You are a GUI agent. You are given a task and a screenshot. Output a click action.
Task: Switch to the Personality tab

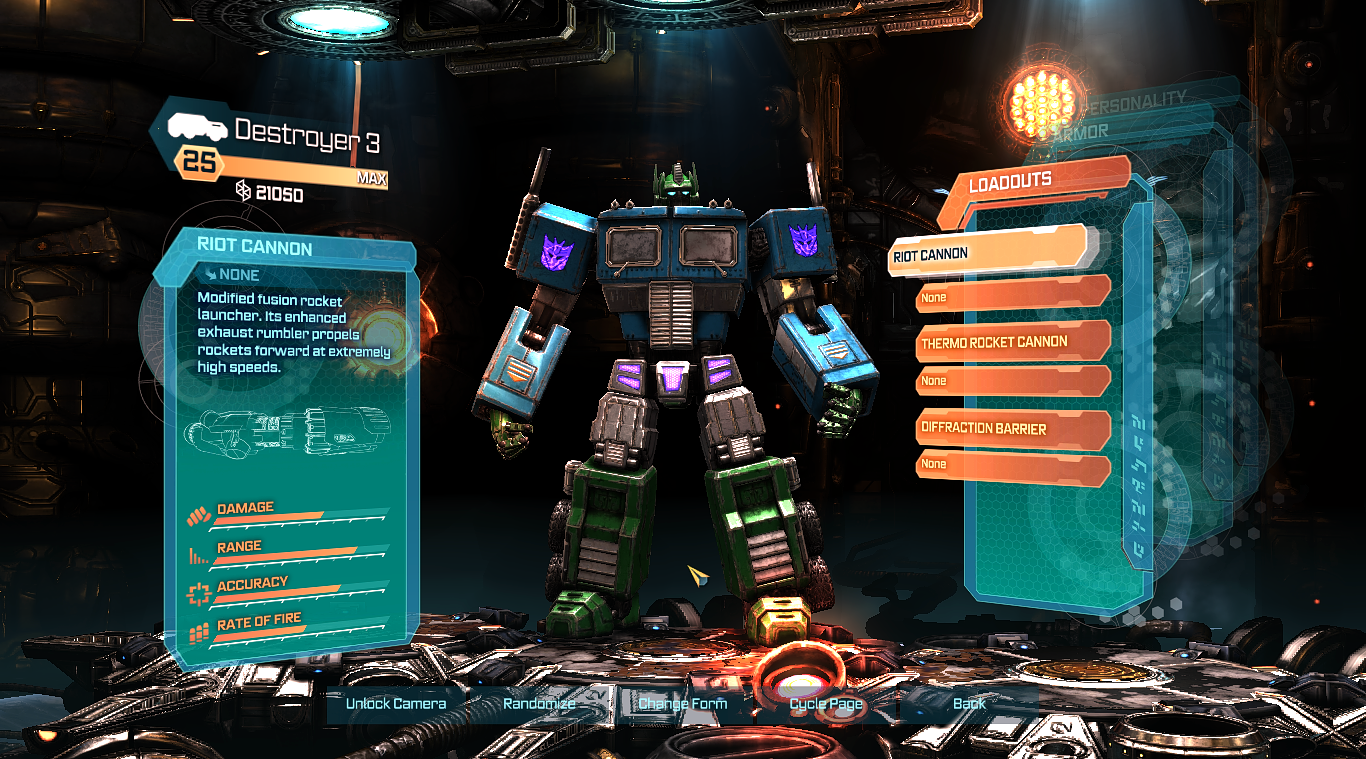click(1133, 101)
